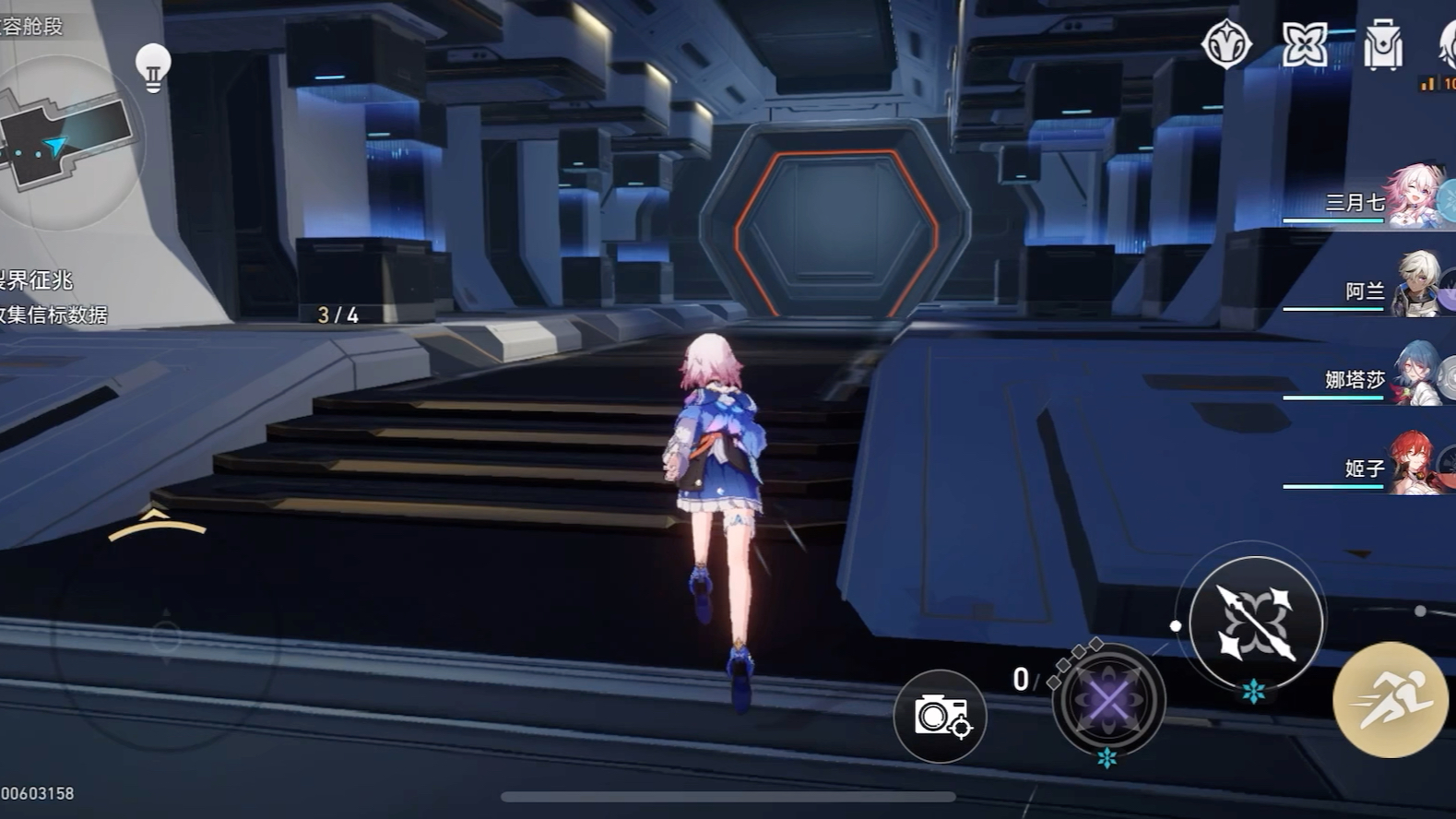Open the backpack inventory icon

(1382, 45)
